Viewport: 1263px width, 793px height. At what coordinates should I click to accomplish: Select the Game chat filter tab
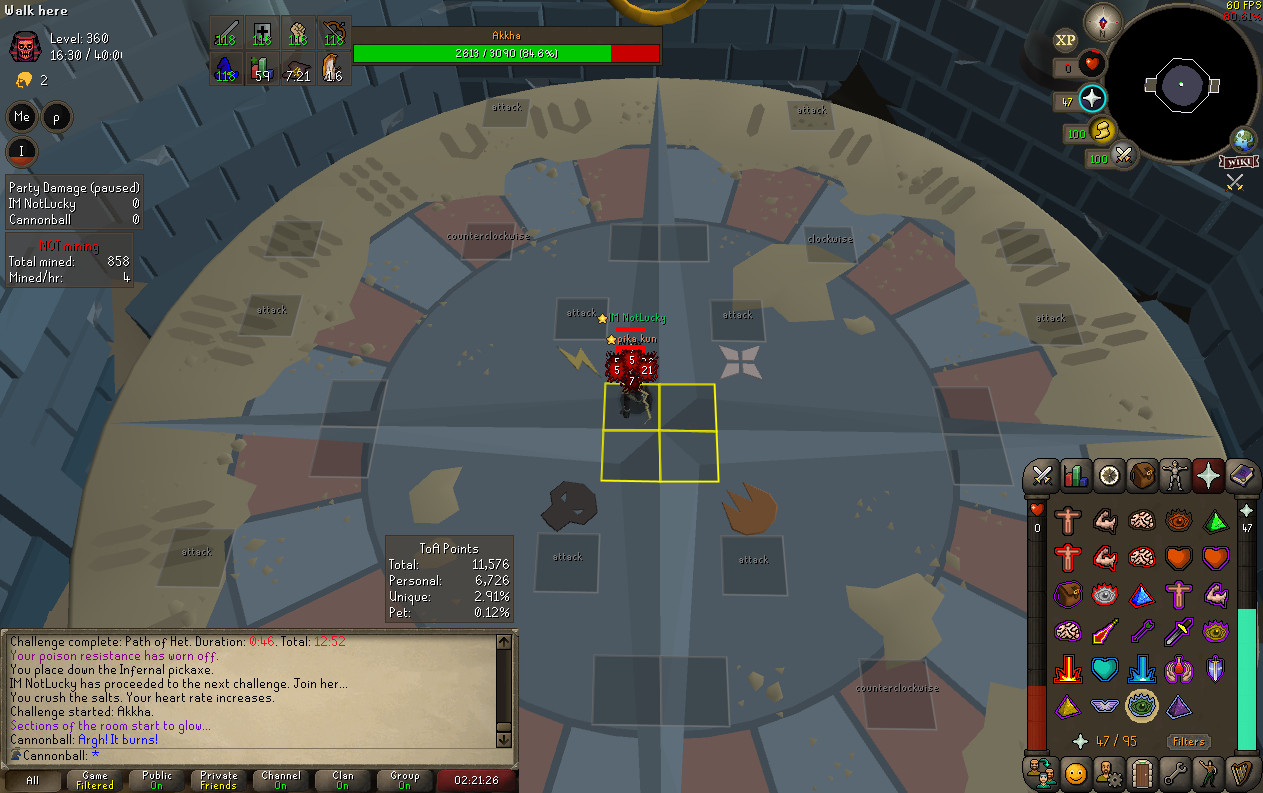click(x=95, y=780)
